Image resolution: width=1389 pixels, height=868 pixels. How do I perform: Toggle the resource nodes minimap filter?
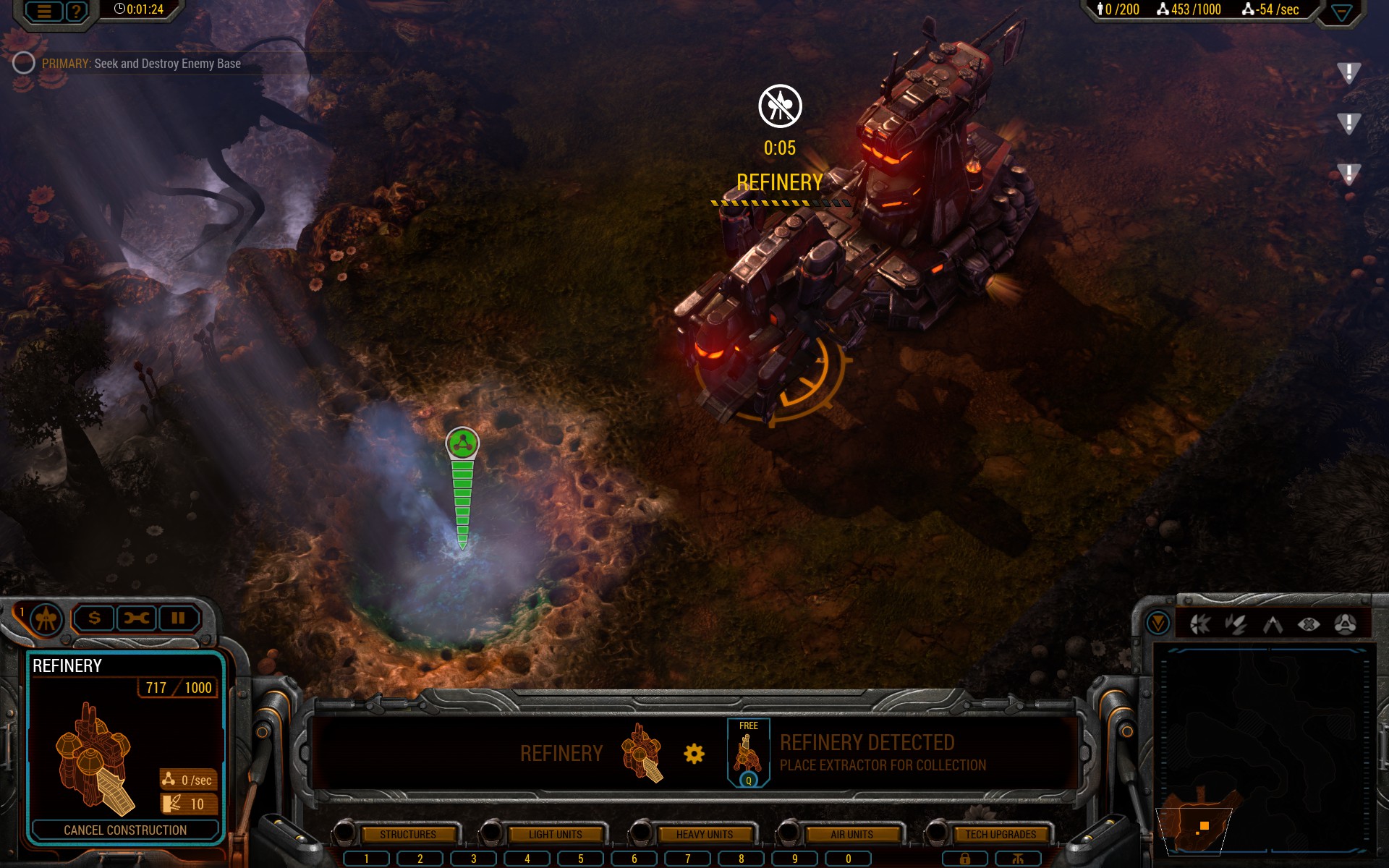[x=1345, y=624]
